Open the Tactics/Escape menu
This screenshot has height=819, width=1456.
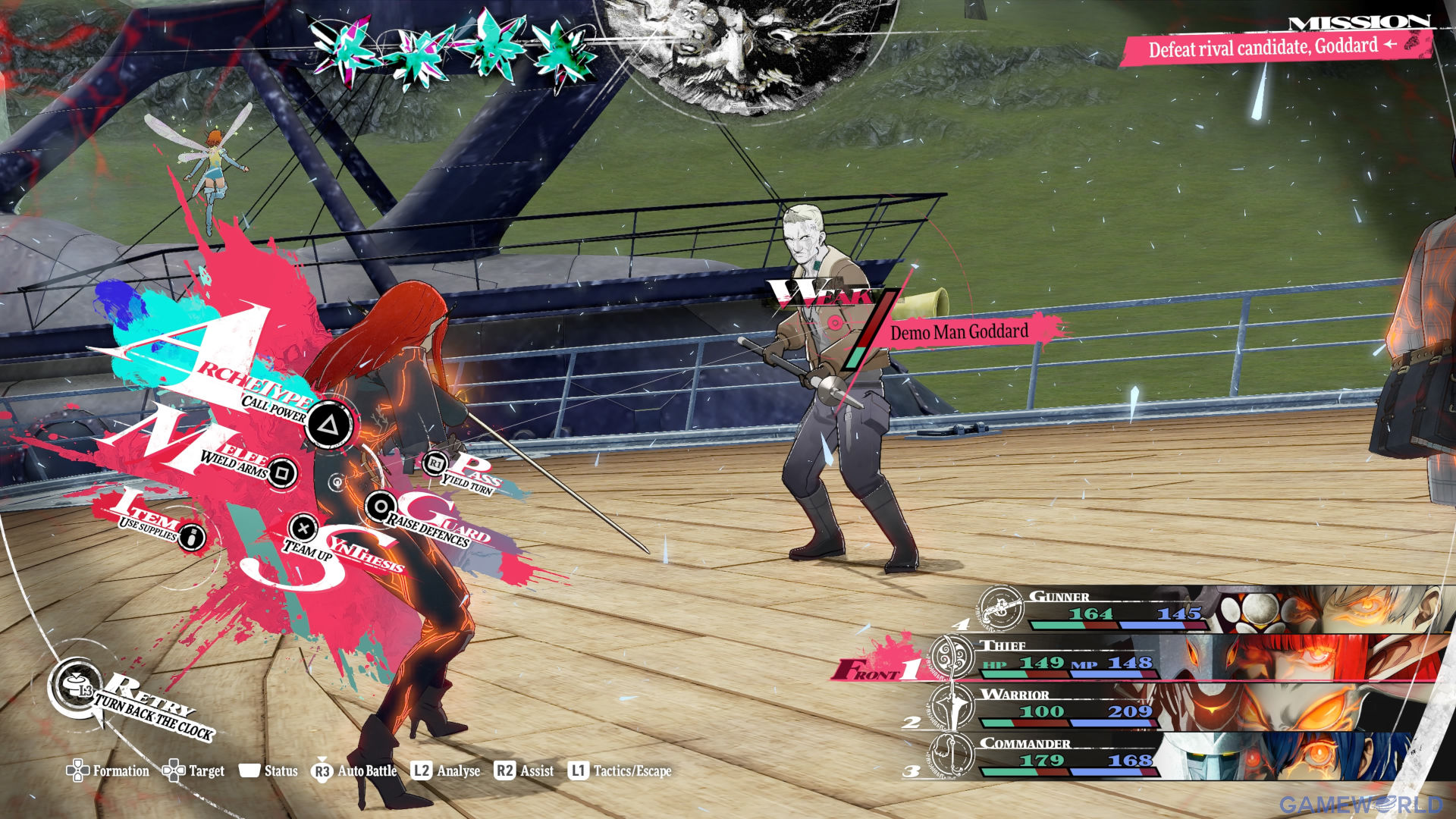(x=620, y=771)
